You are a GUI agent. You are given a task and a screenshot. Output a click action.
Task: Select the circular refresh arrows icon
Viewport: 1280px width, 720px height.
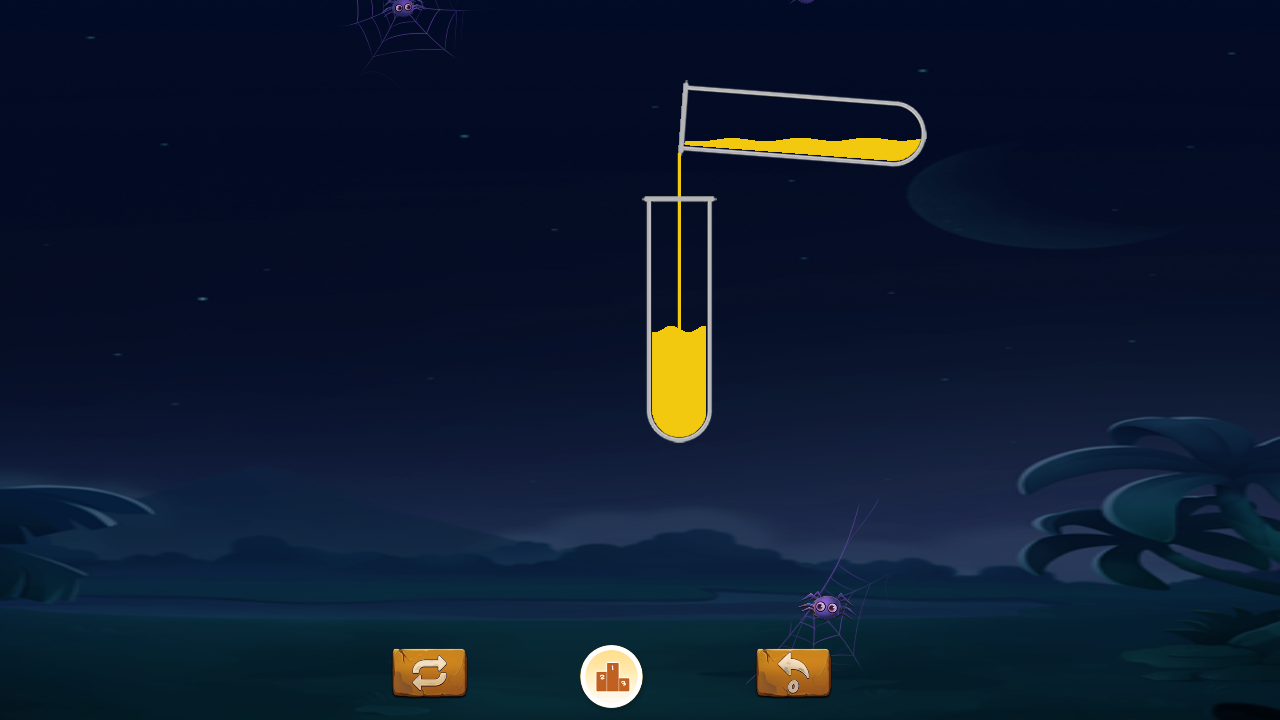click(x=429, y=673)
